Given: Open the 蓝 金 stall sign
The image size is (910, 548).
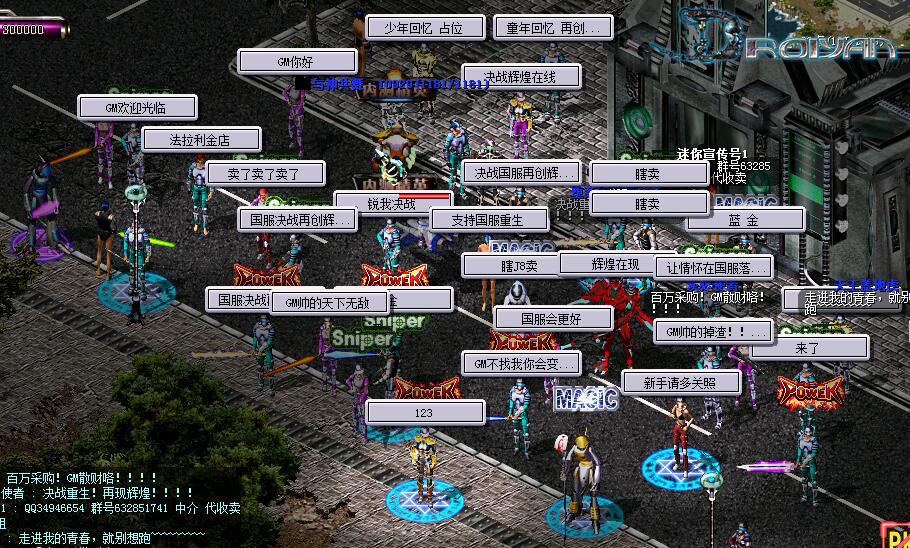Looking at the screenshot, I should [x=744, y=220].
